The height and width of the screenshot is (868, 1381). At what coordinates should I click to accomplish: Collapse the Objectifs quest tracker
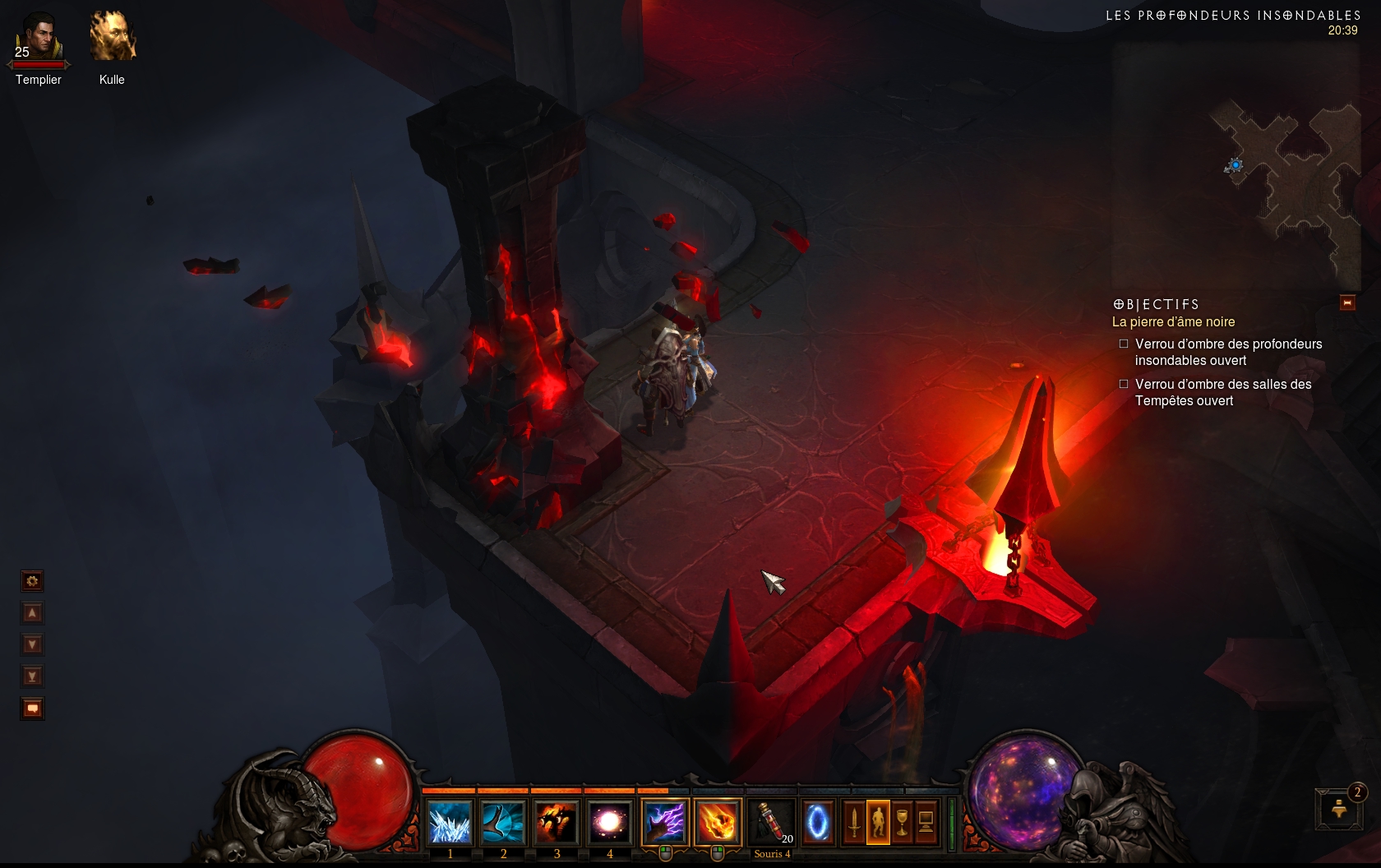1347,303
